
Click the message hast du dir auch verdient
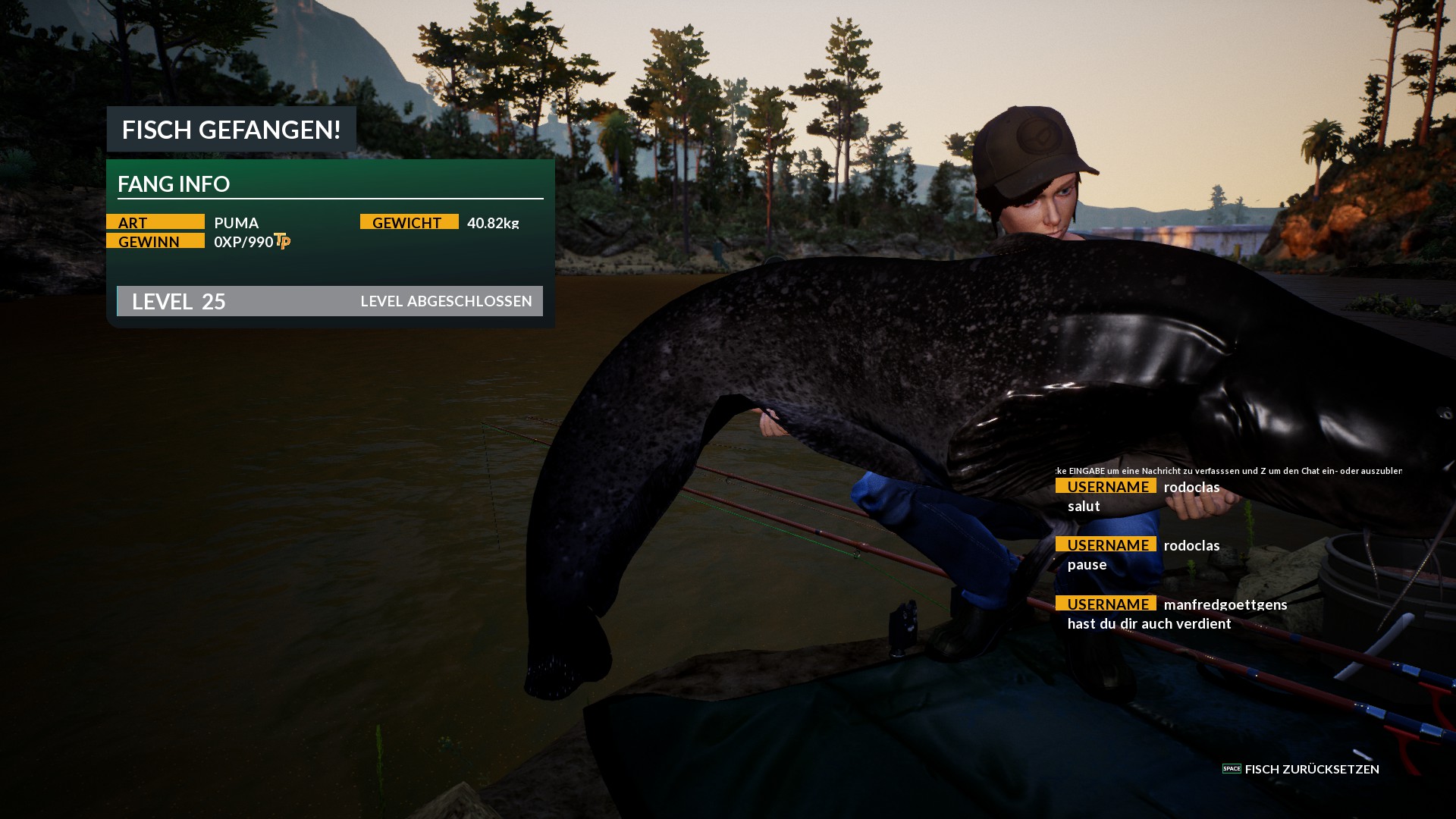1150,624
